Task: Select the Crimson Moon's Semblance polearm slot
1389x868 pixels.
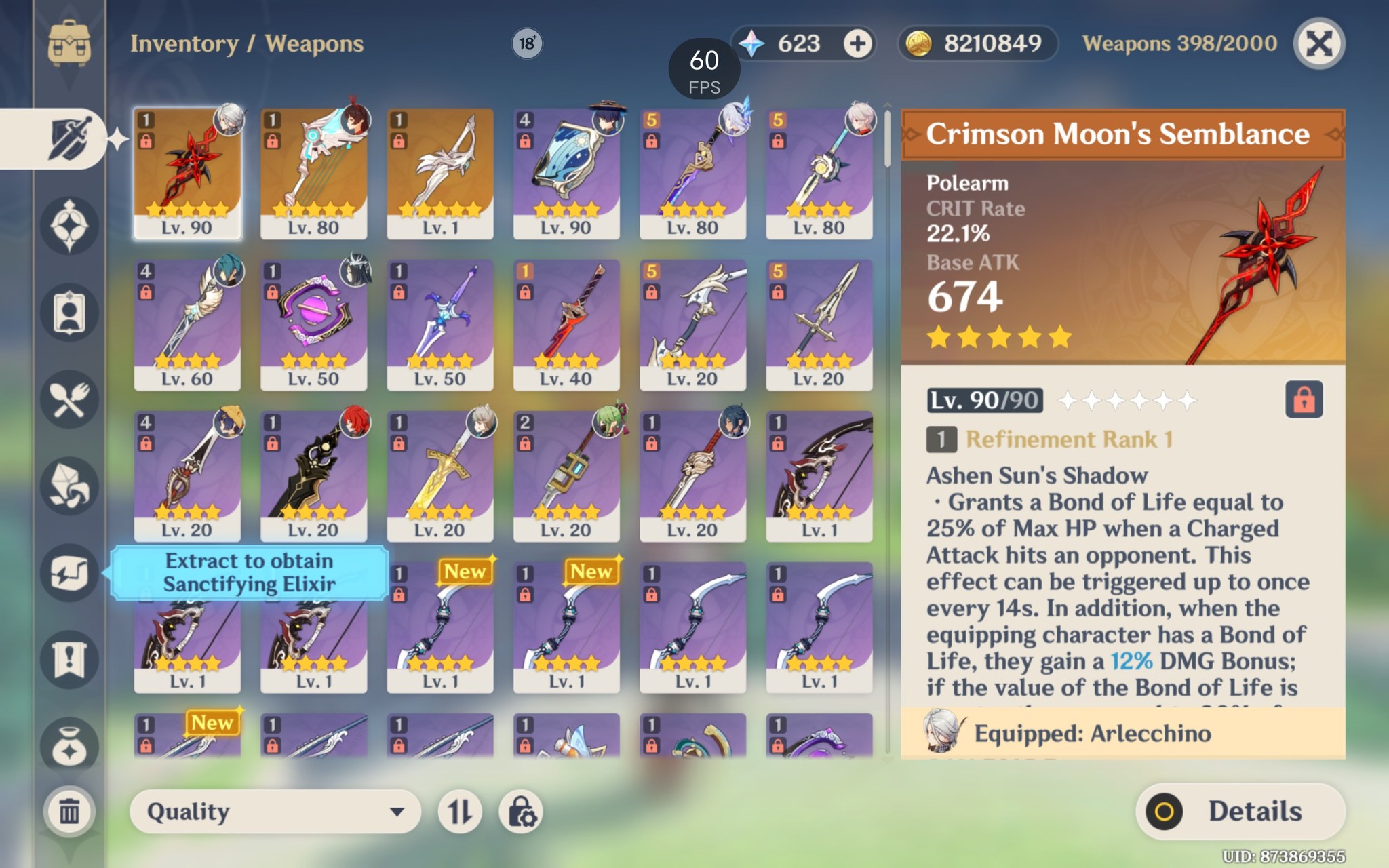Action: (x=188, y=174)
